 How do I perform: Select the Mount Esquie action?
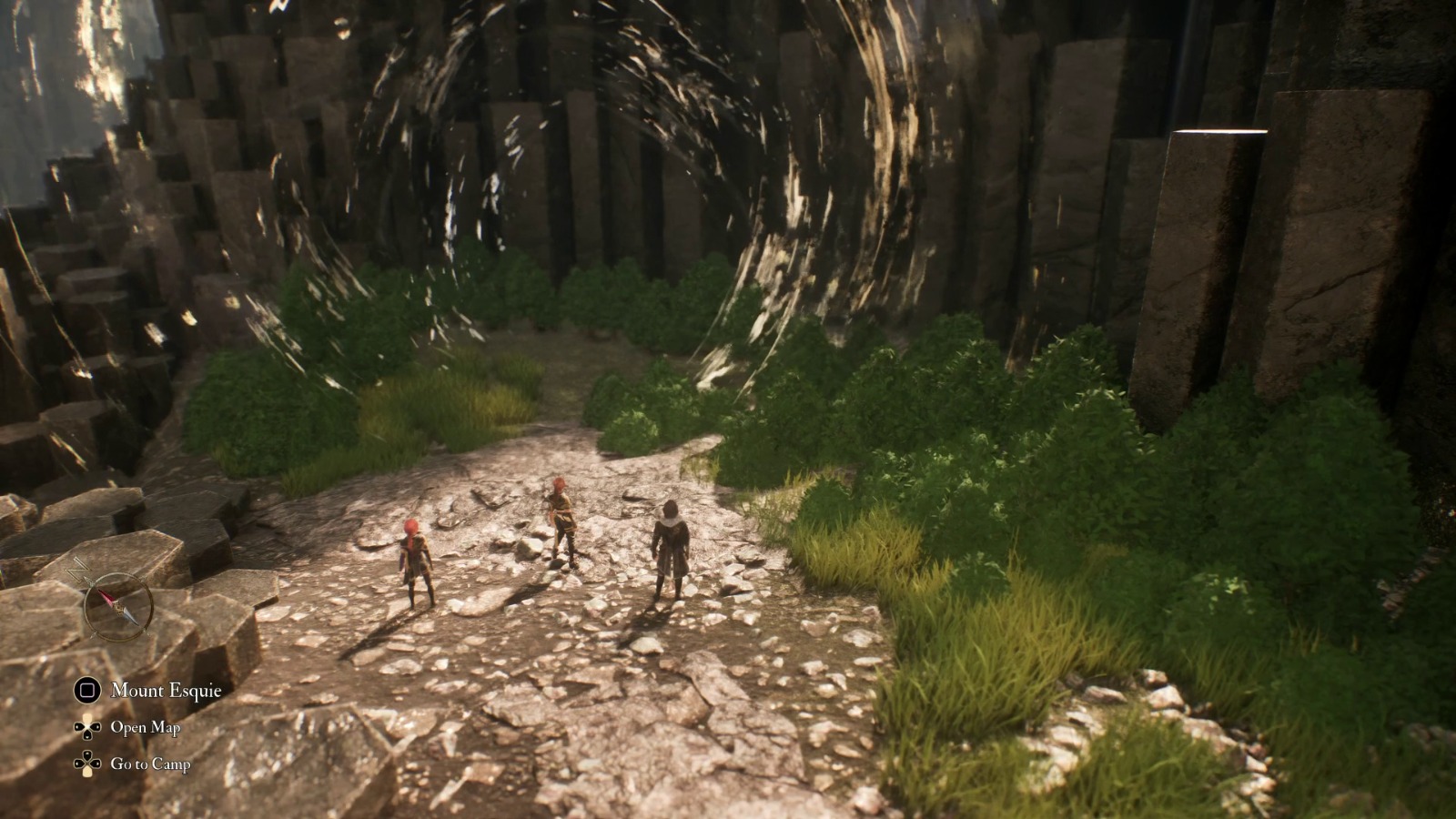(x=168, y=690)
